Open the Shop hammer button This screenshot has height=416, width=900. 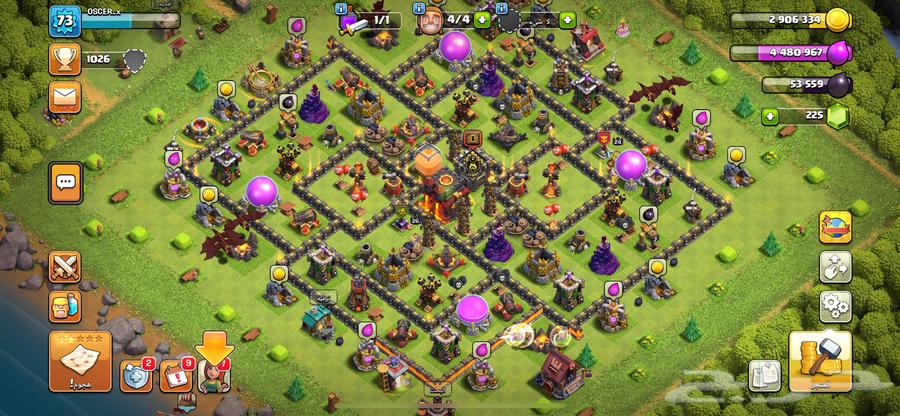pos(819,361)
